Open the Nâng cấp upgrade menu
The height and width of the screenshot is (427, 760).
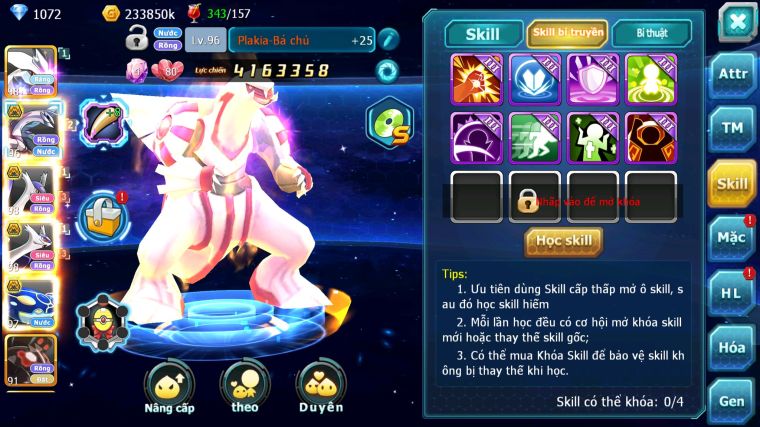[168, 389]
